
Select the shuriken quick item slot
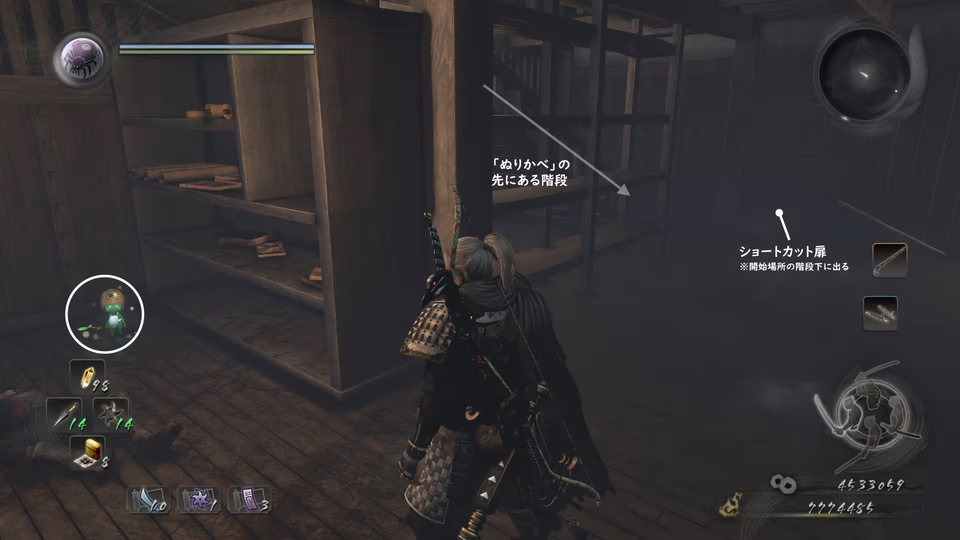109,414
